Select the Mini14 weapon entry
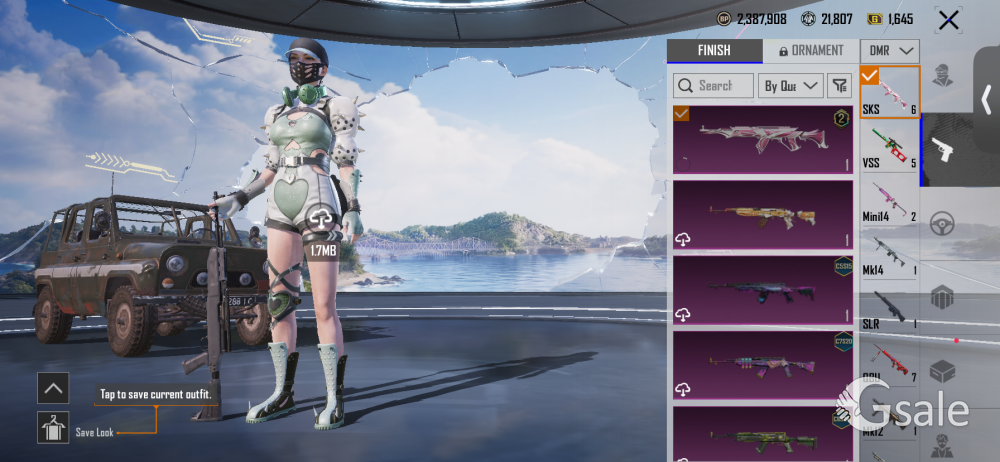Screen dimensions: 1000x462 tap(890, 199)
